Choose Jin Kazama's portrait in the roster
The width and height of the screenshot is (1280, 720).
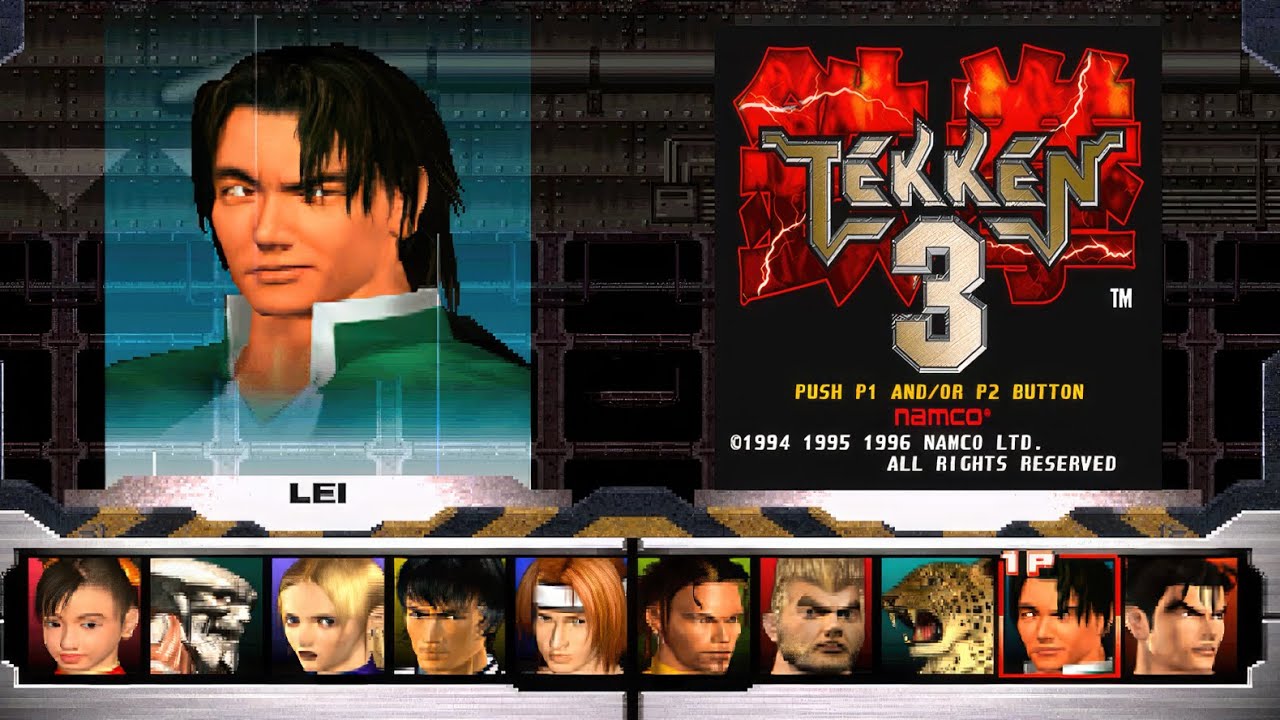click(1181, 615)
